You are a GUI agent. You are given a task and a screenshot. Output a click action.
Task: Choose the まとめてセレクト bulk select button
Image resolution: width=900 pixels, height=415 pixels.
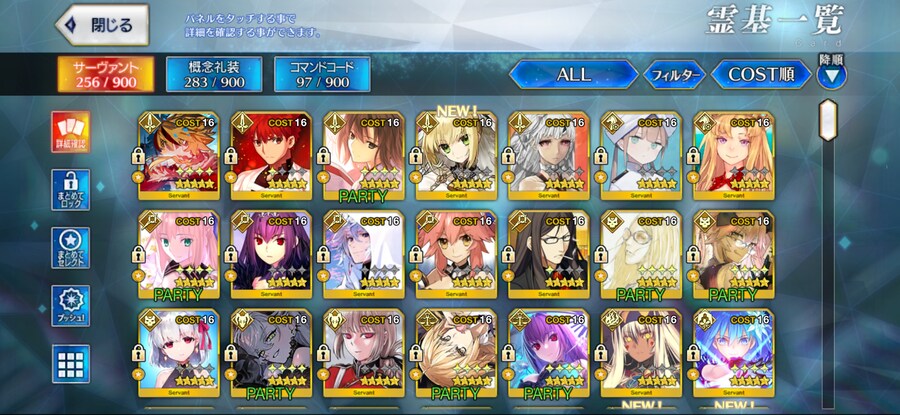point(70,248)
